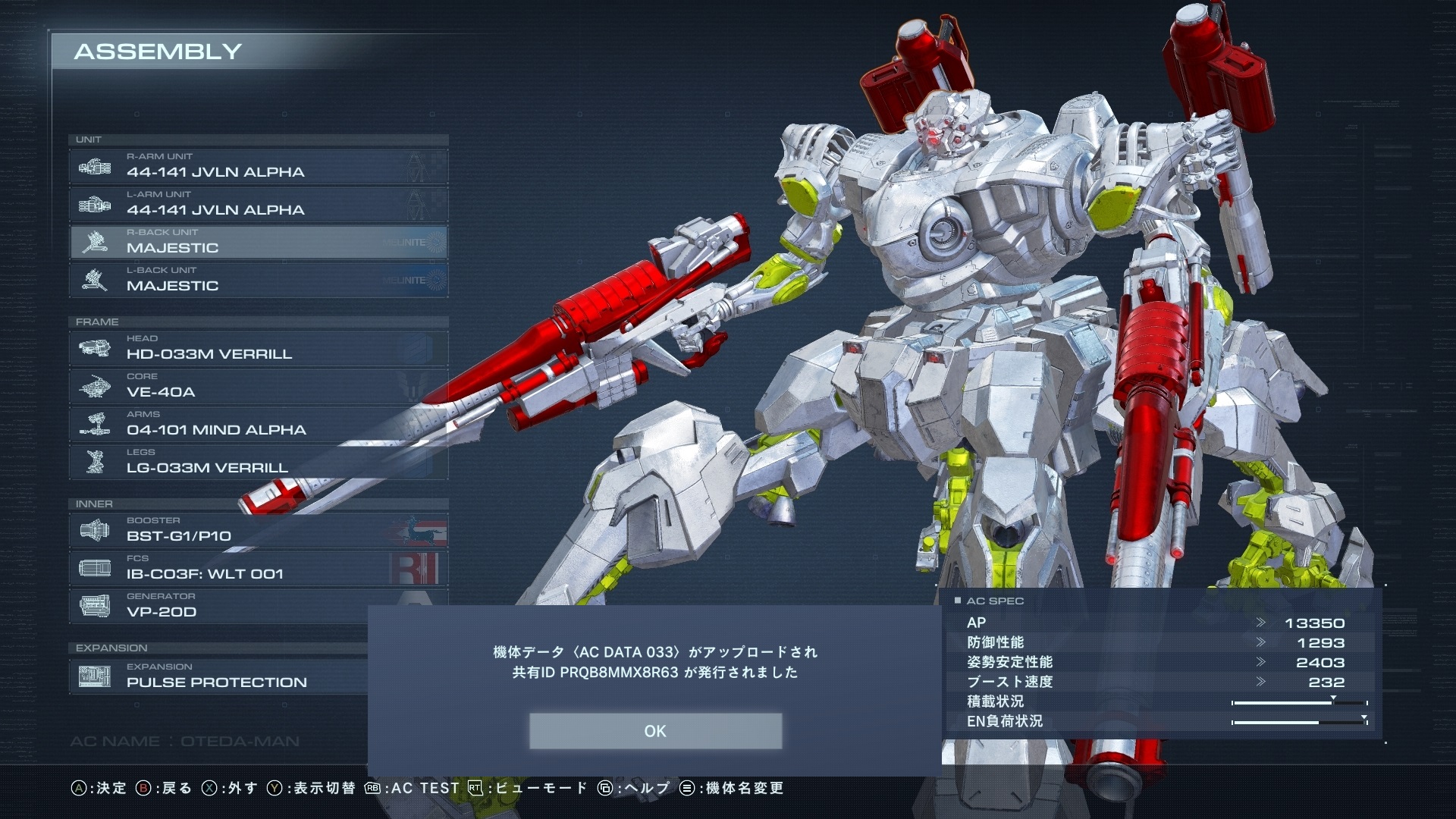Select the ARMS 04-101 MIND ALPHA slot
Screen dimensions: 1456x819
pyautogui.click(x=258, y=424)
